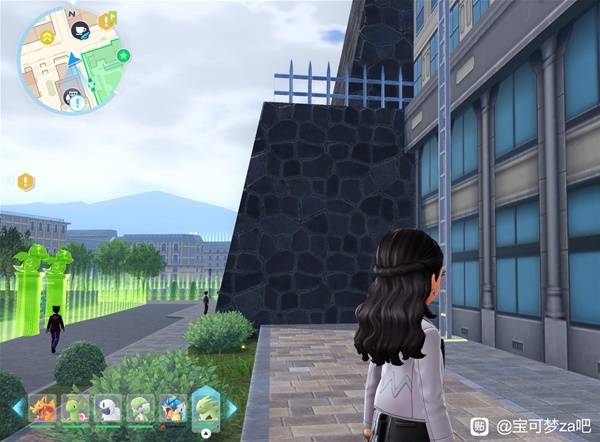The image size is (600, 442).
Task: Select the white Absol party slot
Action: 108,408
